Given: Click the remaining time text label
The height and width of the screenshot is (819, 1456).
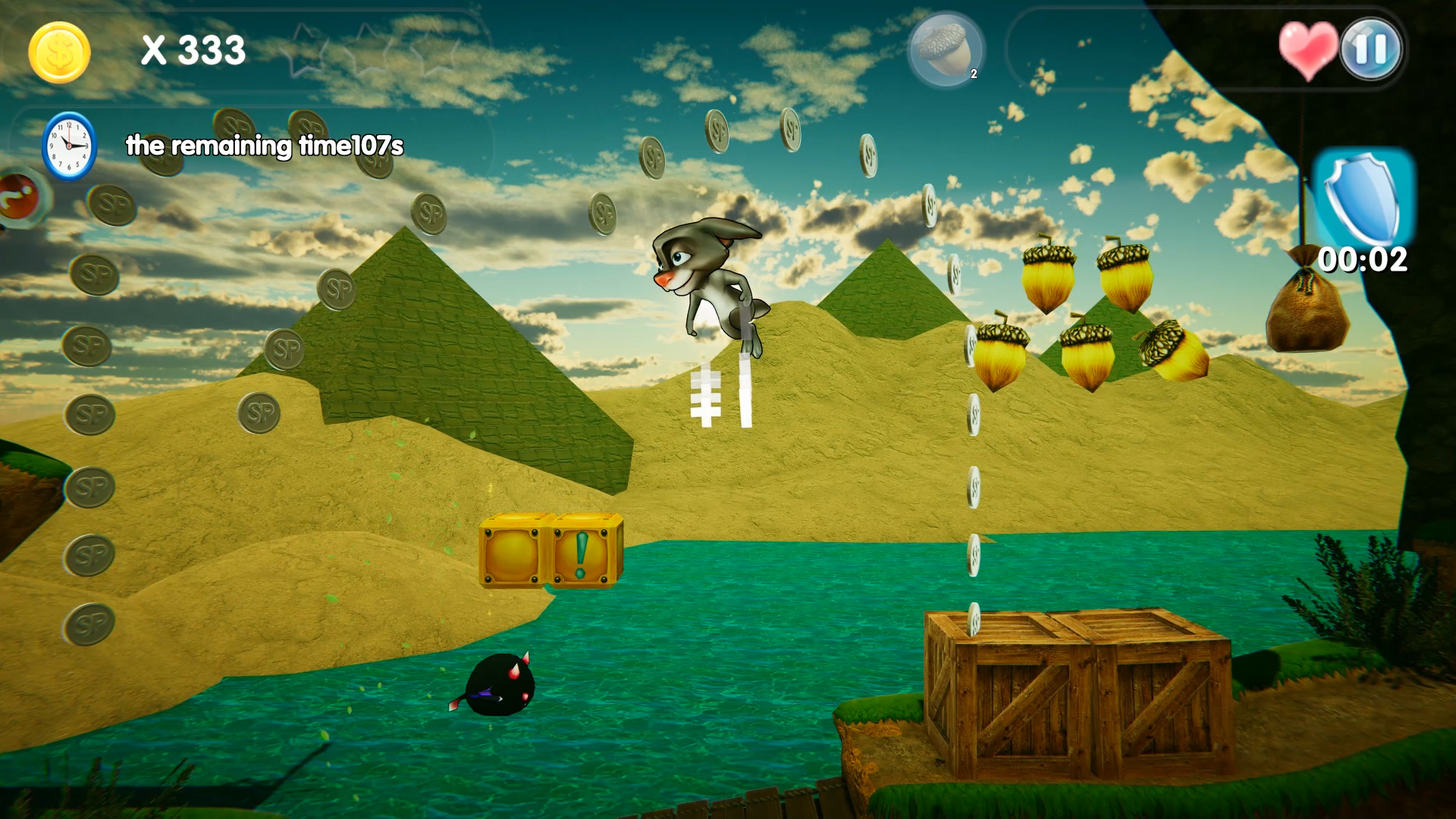Looking at the screenshot, I should [264, 146].
